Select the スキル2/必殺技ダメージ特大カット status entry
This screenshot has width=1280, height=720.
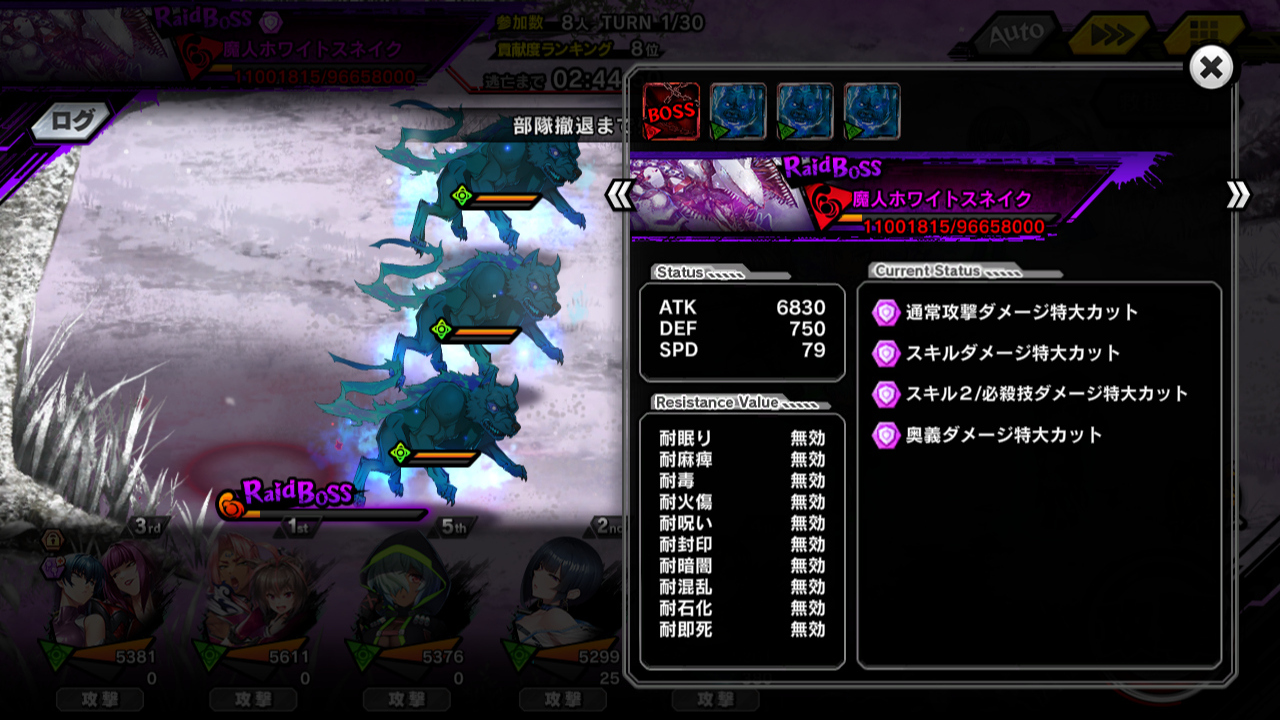(x=1046, y=394)
